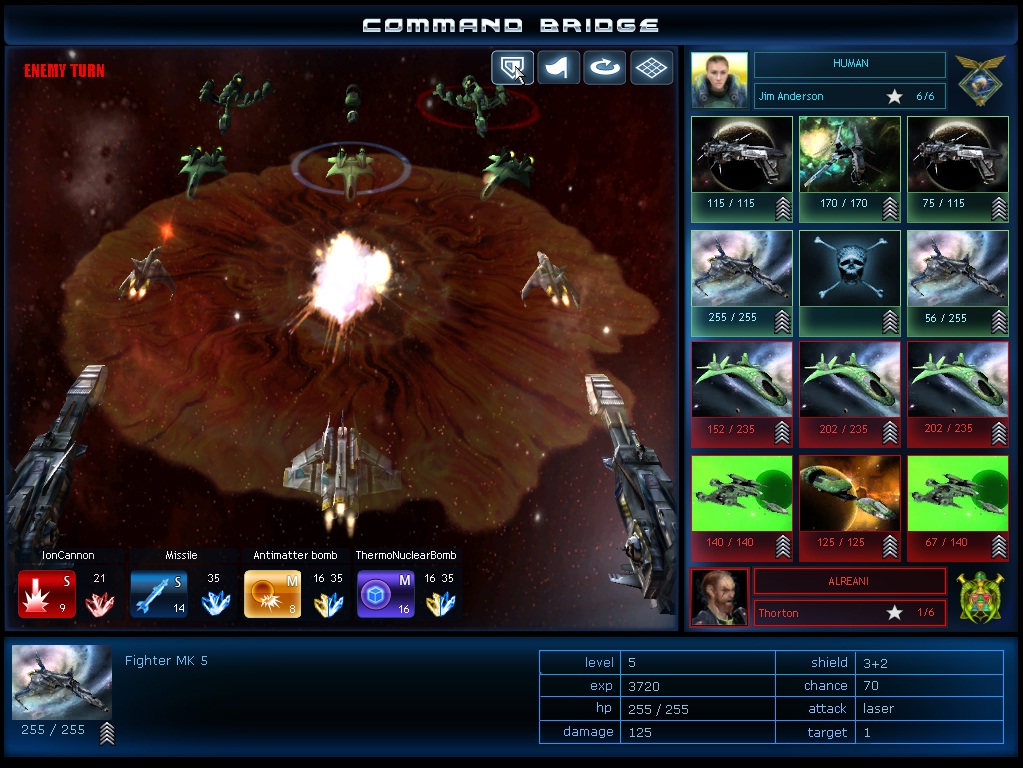Image resolution: width=1023 pixels, height=768 pixels.
Task: Click Thorton's alien commander portrait
Action: (719, 597)
